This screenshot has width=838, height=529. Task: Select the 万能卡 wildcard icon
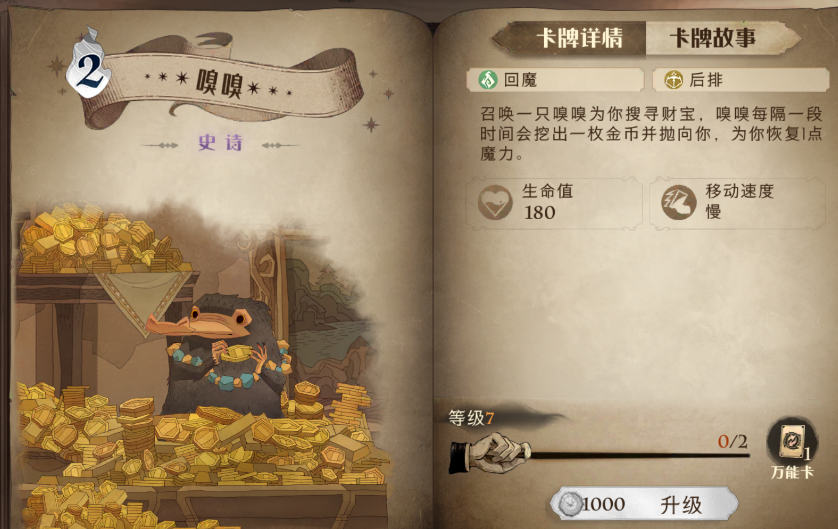click(792, 444)
